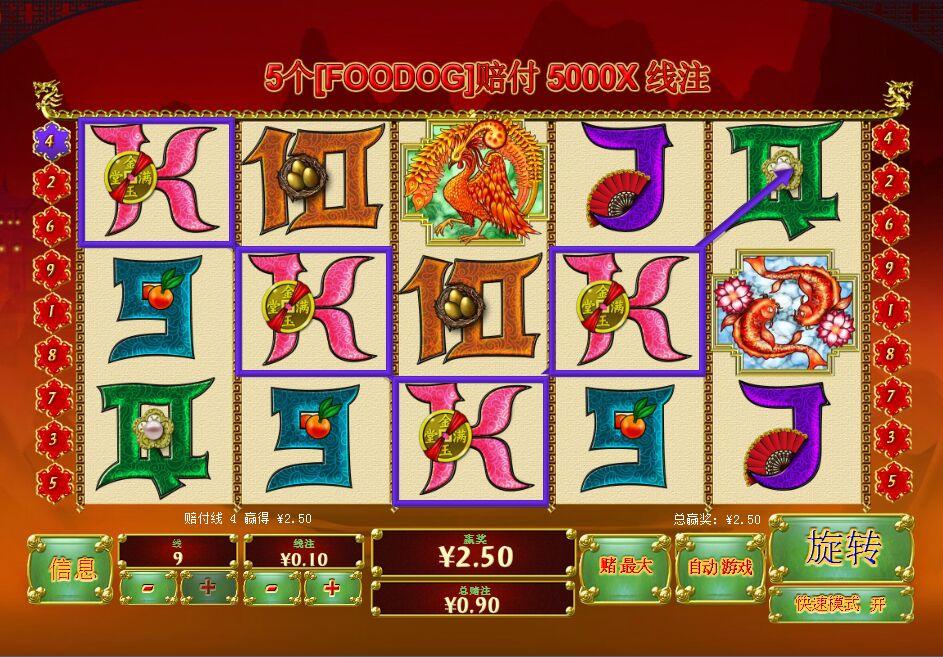Spin the reels with the 旋转 button
Viewport: 943px width, 657px height.
pos(840,549)
